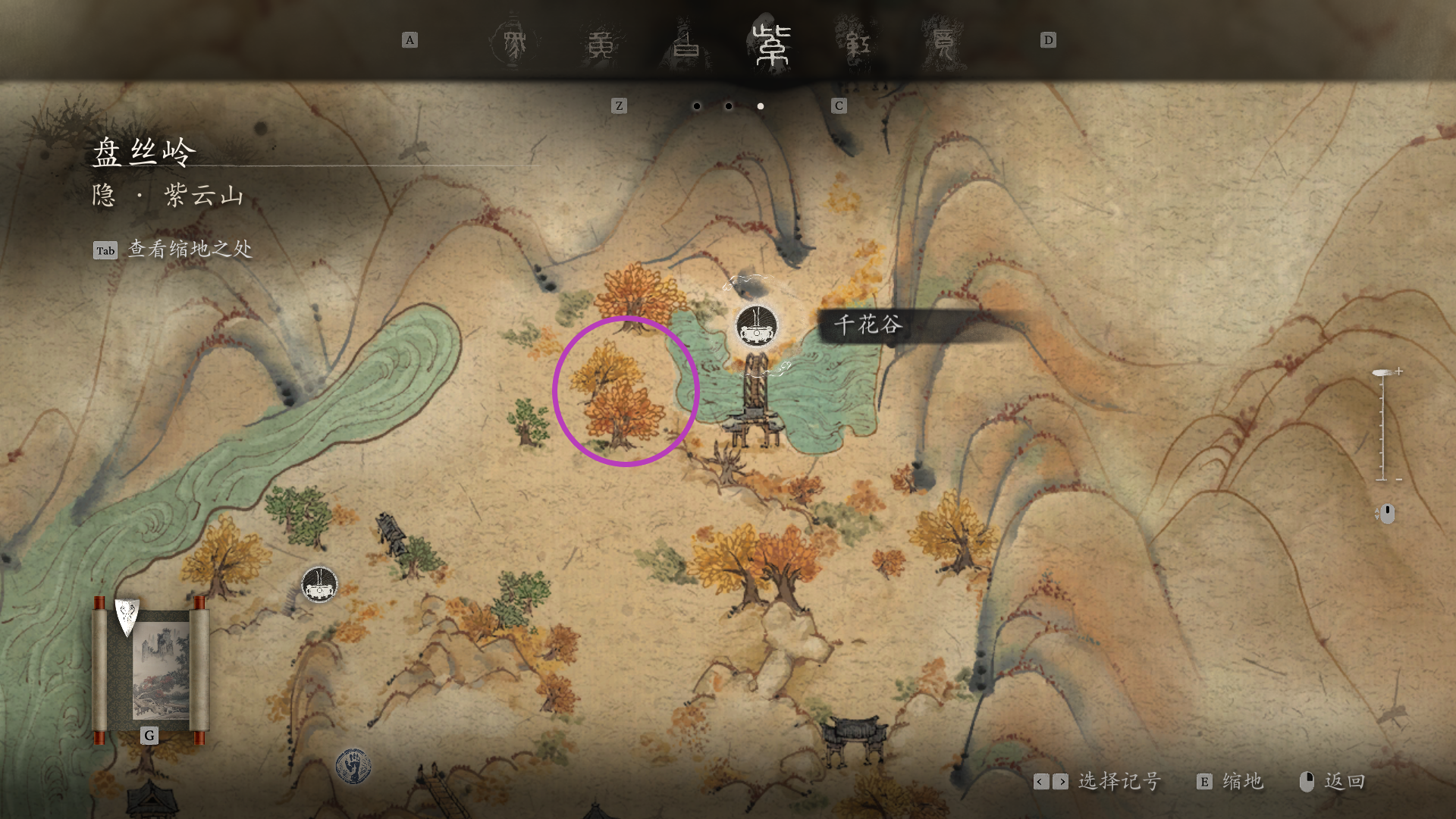Select the highlighted 紫 chapter tab
Screen dimensions: 1456x819
point(771,44)
